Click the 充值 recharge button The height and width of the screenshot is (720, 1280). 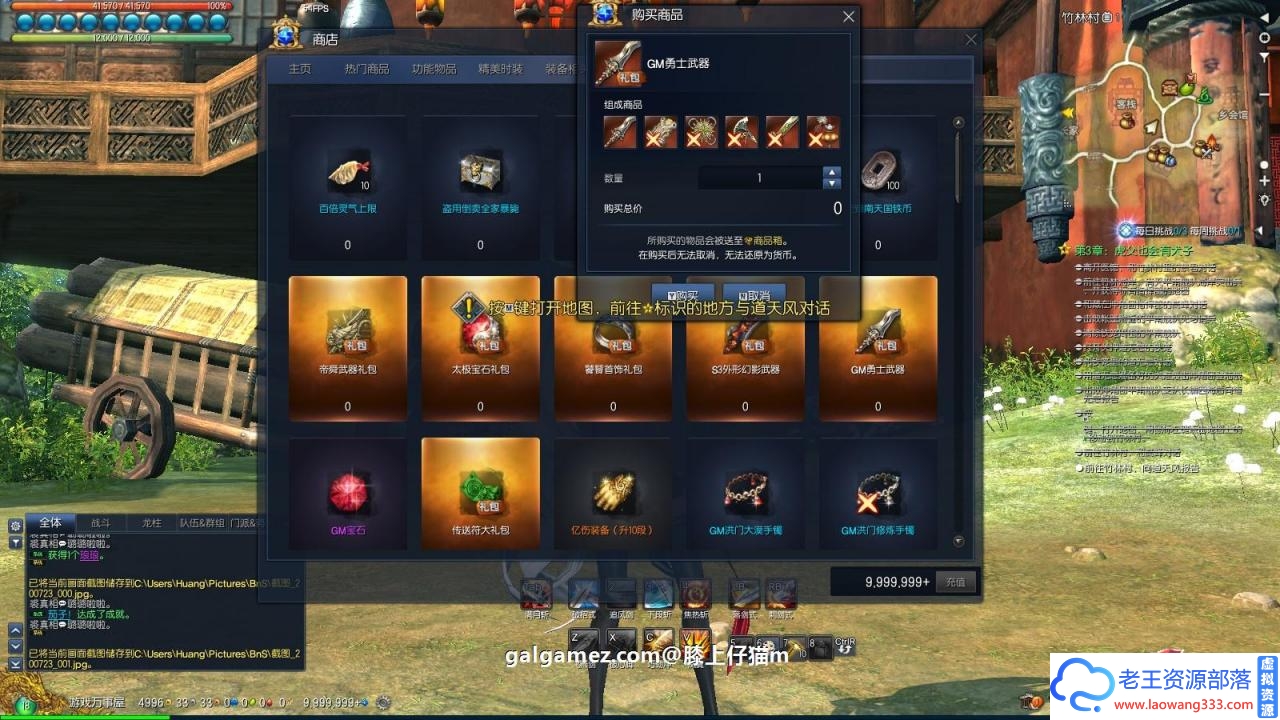(x=955, y=581)
